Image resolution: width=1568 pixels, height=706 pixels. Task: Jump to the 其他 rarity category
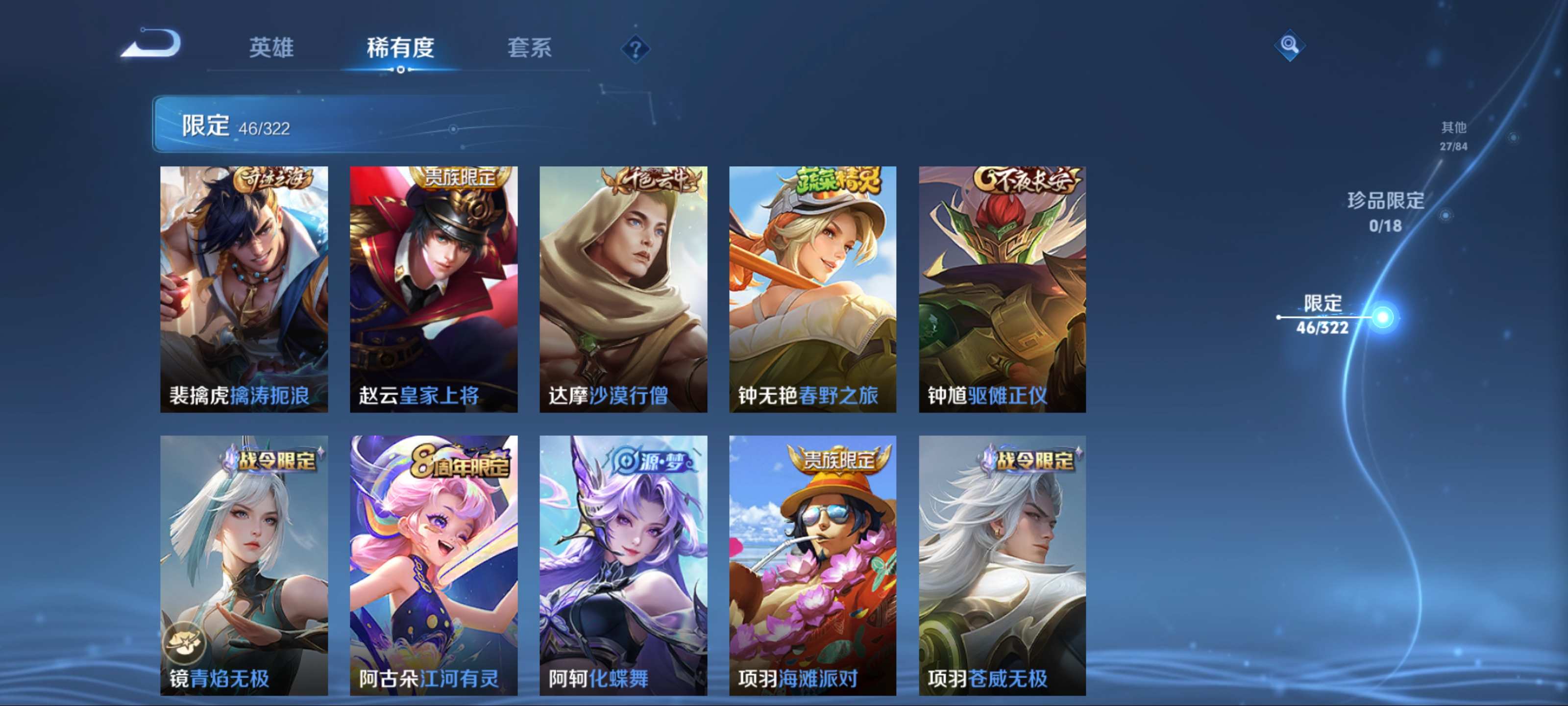coord(1453,135)
